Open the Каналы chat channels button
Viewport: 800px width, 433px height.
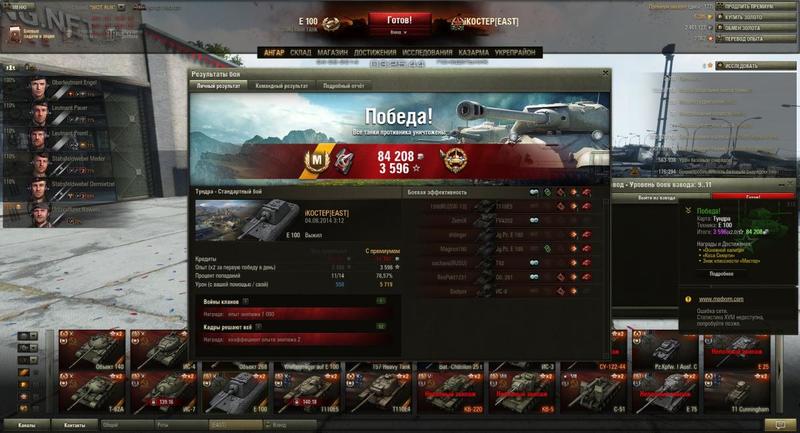coord(27,425)
